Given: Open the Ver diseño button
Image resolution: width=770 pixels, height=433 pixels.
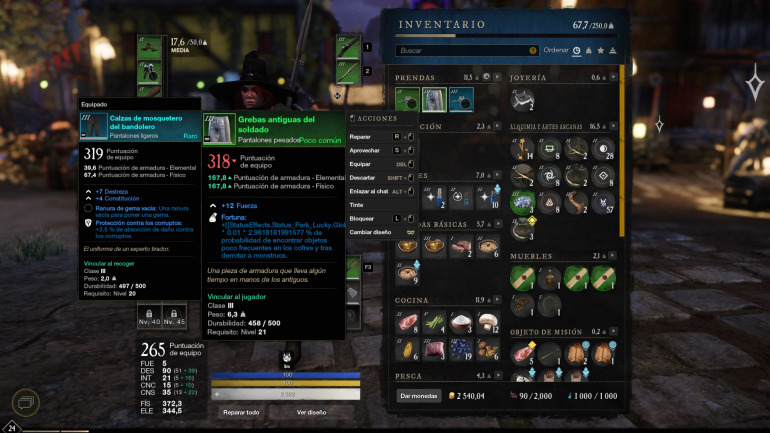Looking at the screenshot, I should point(311,412).
